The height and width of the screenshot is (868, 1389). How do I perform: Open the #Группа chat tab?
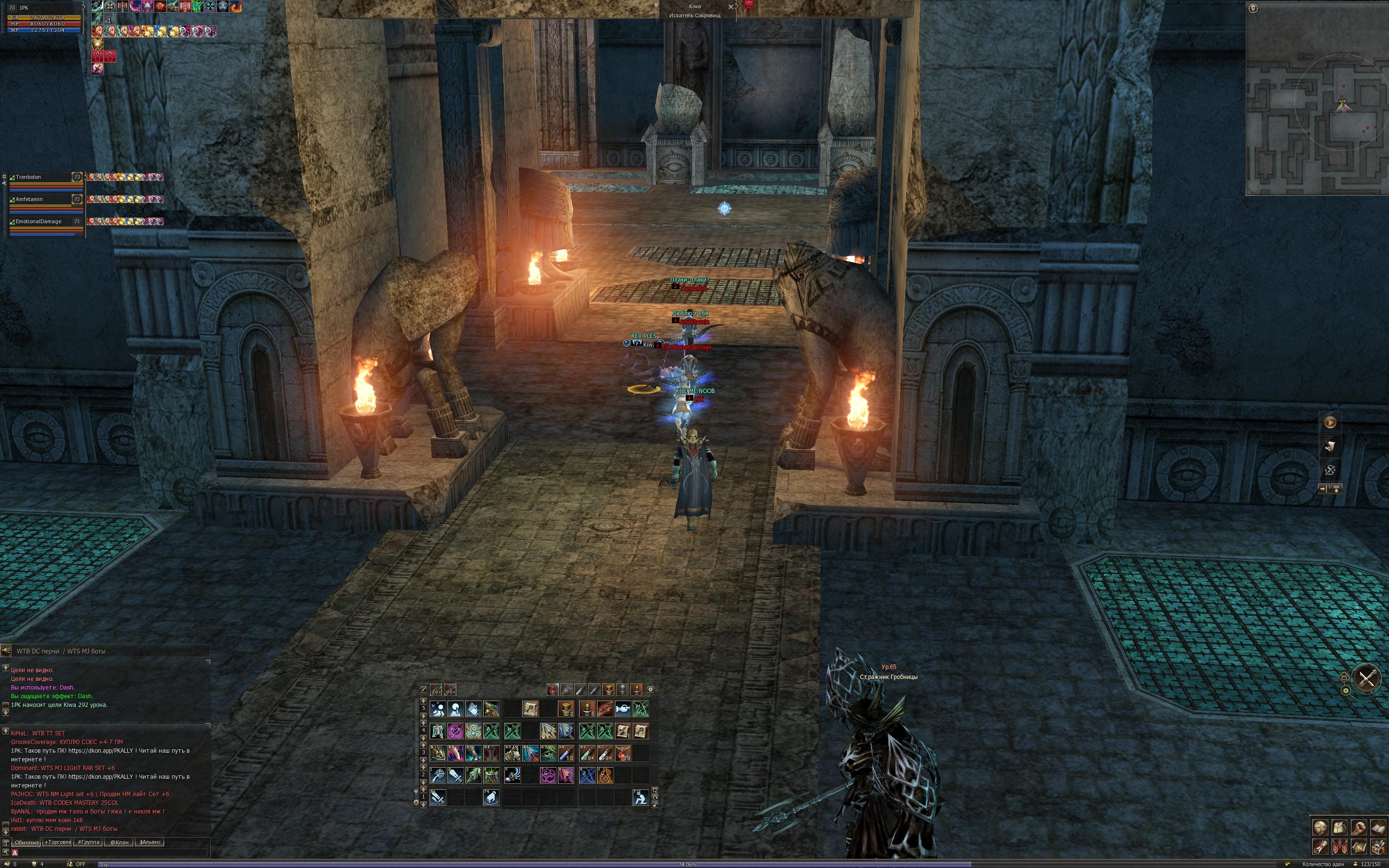point(89,842)
